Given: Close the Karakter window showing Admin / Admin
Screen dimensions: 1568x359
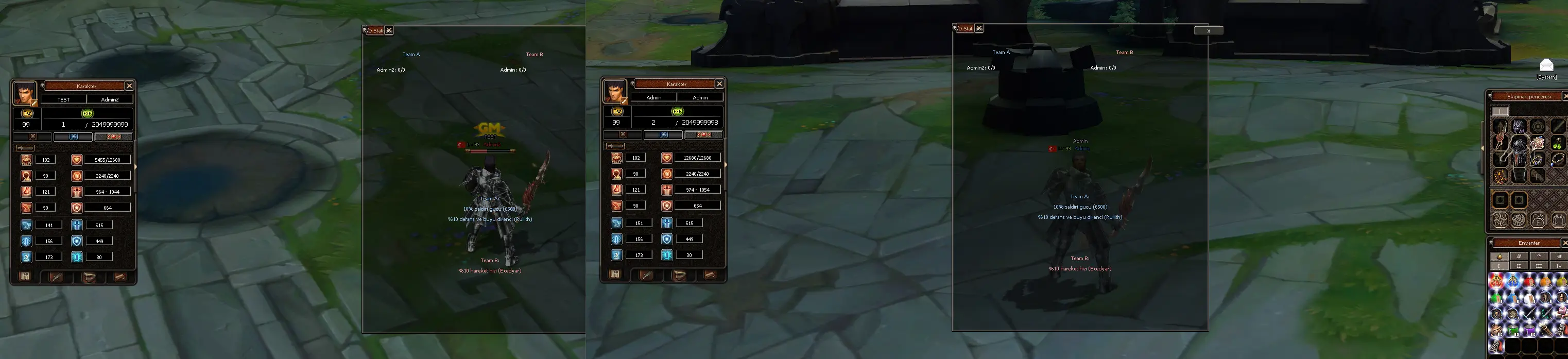Looking at the screenshot, I should (x=719, y=84).
